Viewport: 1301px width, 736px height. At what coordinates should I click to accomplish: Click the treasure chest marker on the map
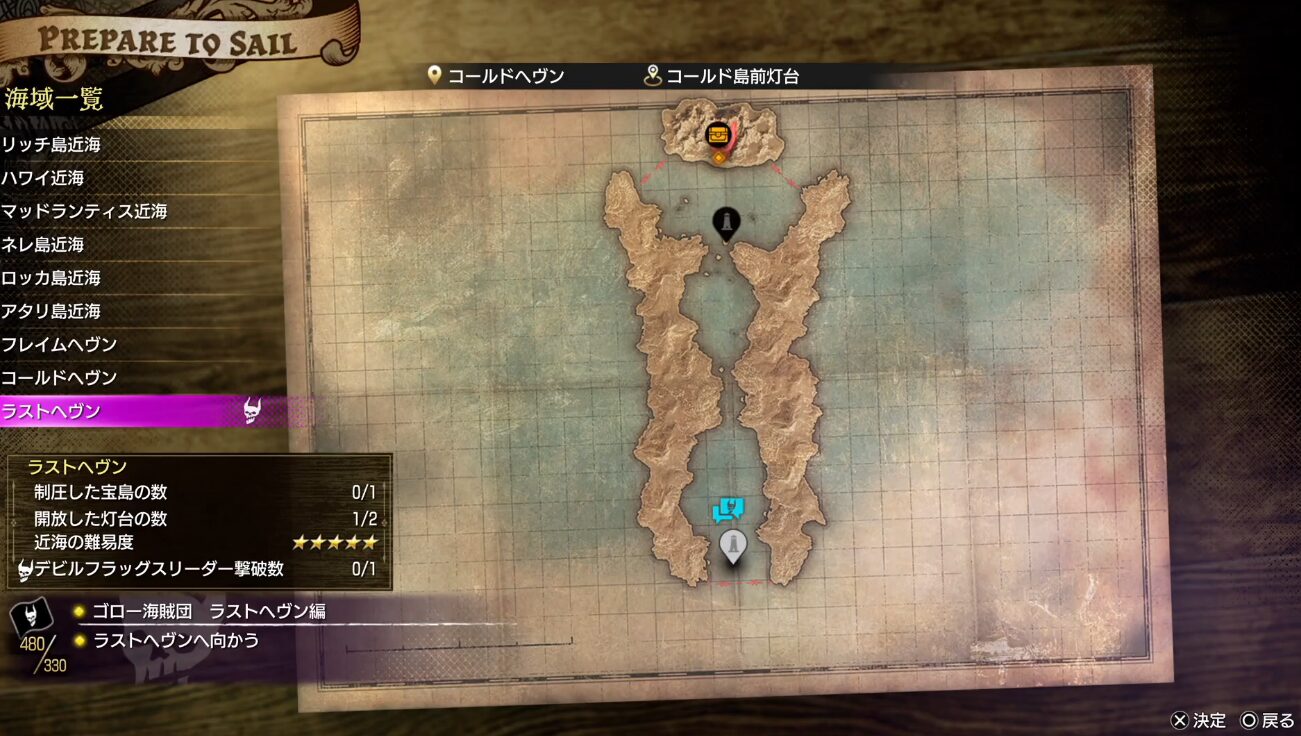tap(718, 134)
